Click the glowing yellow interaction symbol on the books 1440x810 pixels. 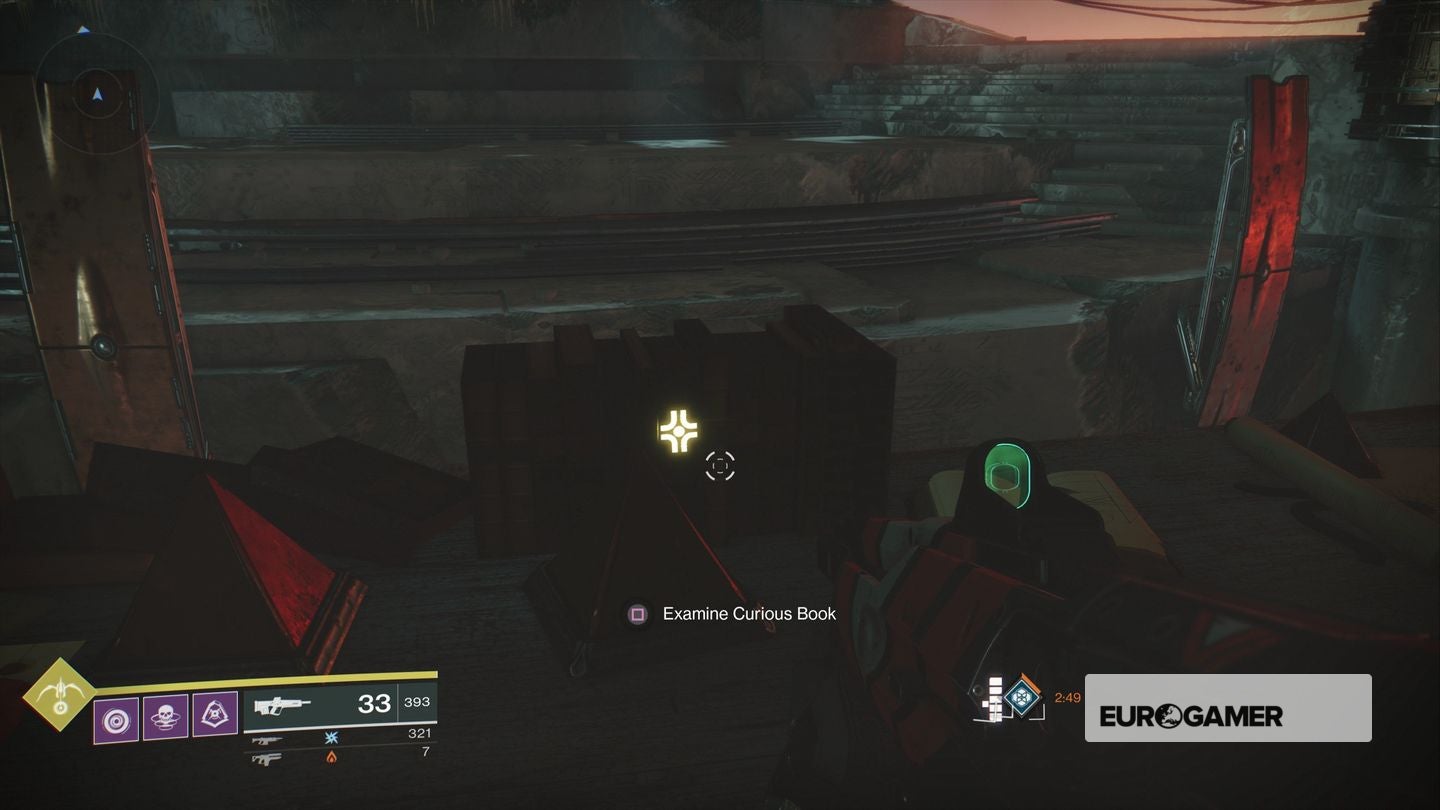[679, 431]
